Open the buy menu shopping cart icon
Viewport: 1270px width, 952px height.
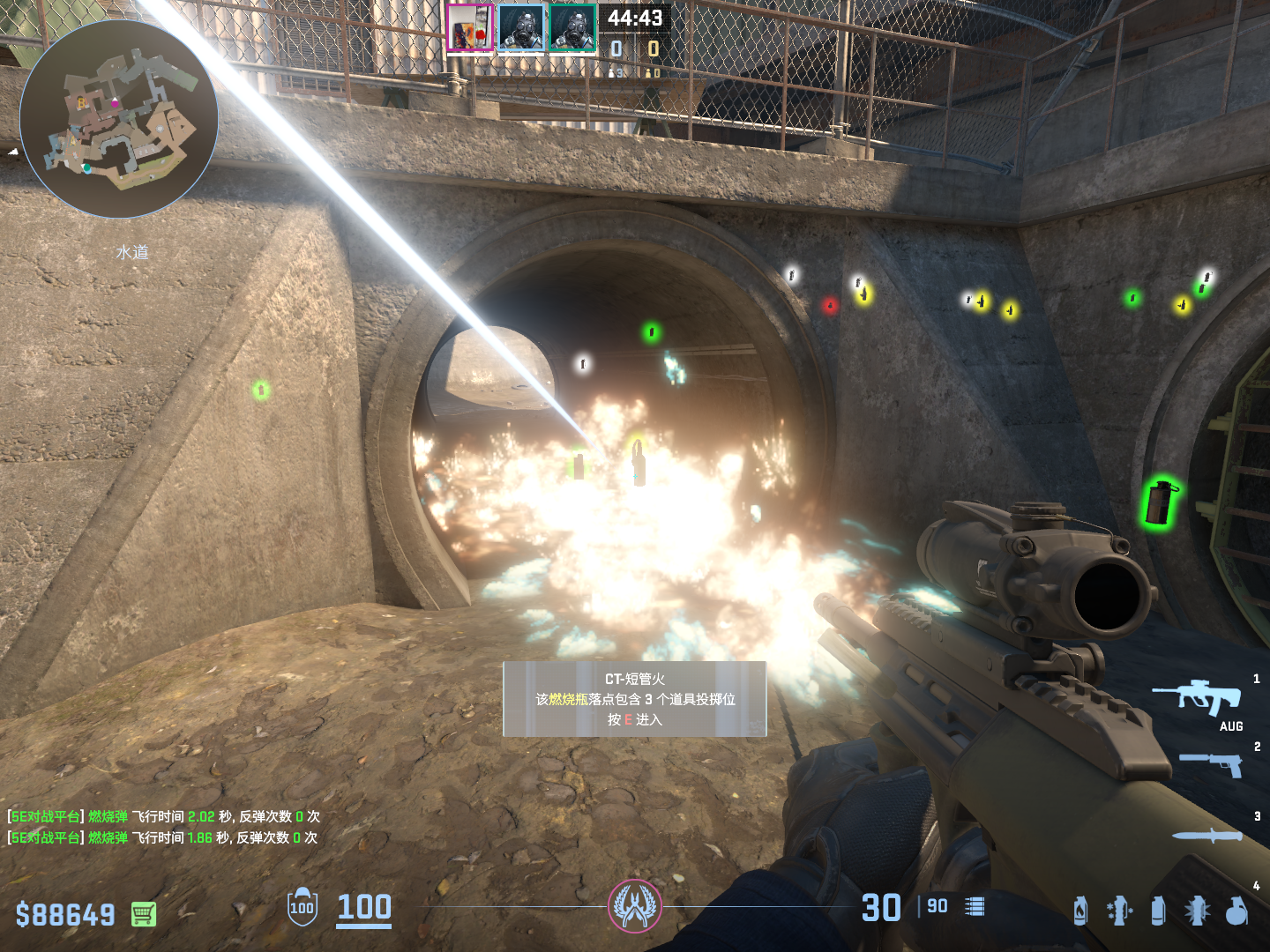tap(144, 914)
